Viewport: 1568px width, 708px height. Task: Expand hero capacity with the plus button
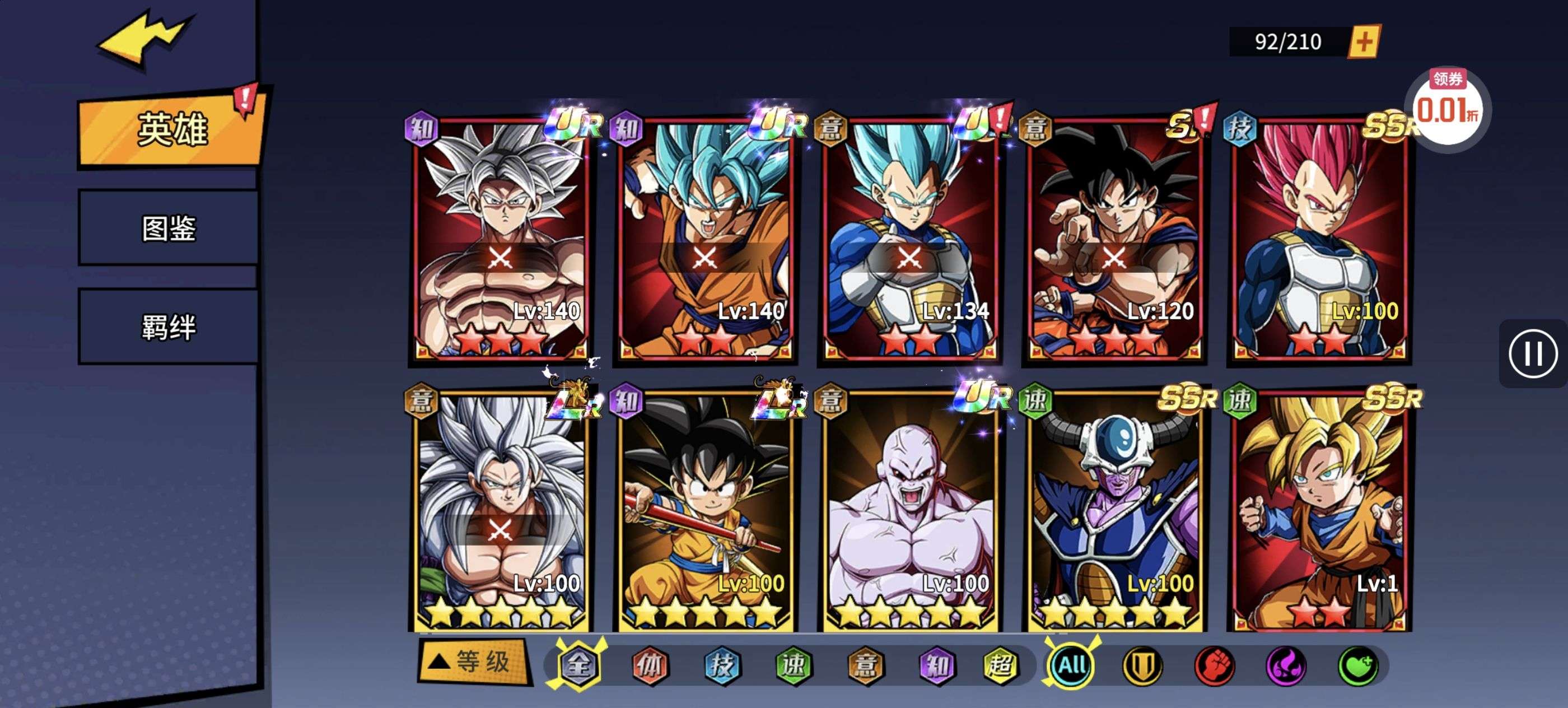[1364, 41]
